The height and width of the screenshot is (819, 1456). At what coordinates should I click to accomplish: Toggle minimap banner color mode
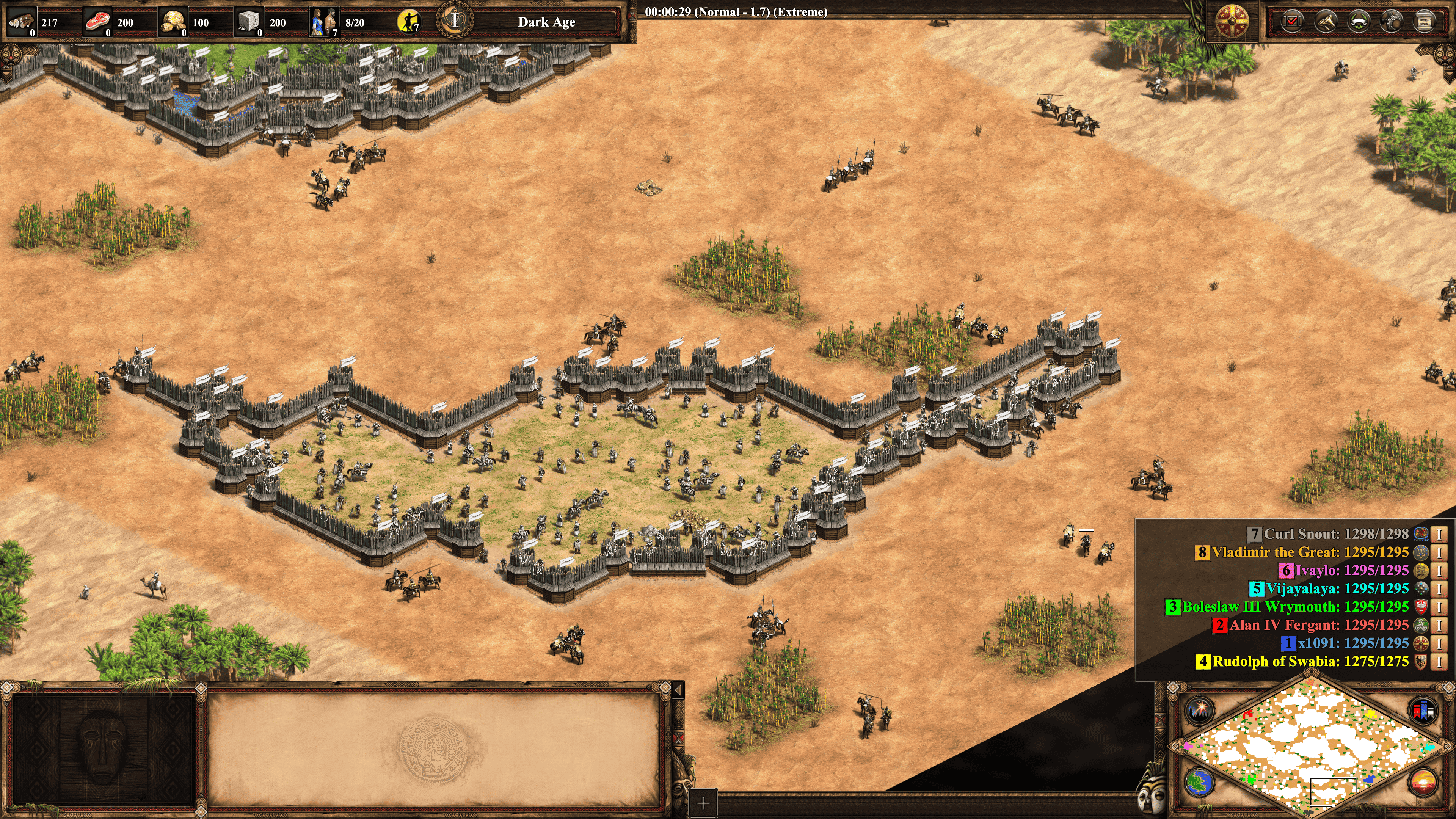[1423, 709]
